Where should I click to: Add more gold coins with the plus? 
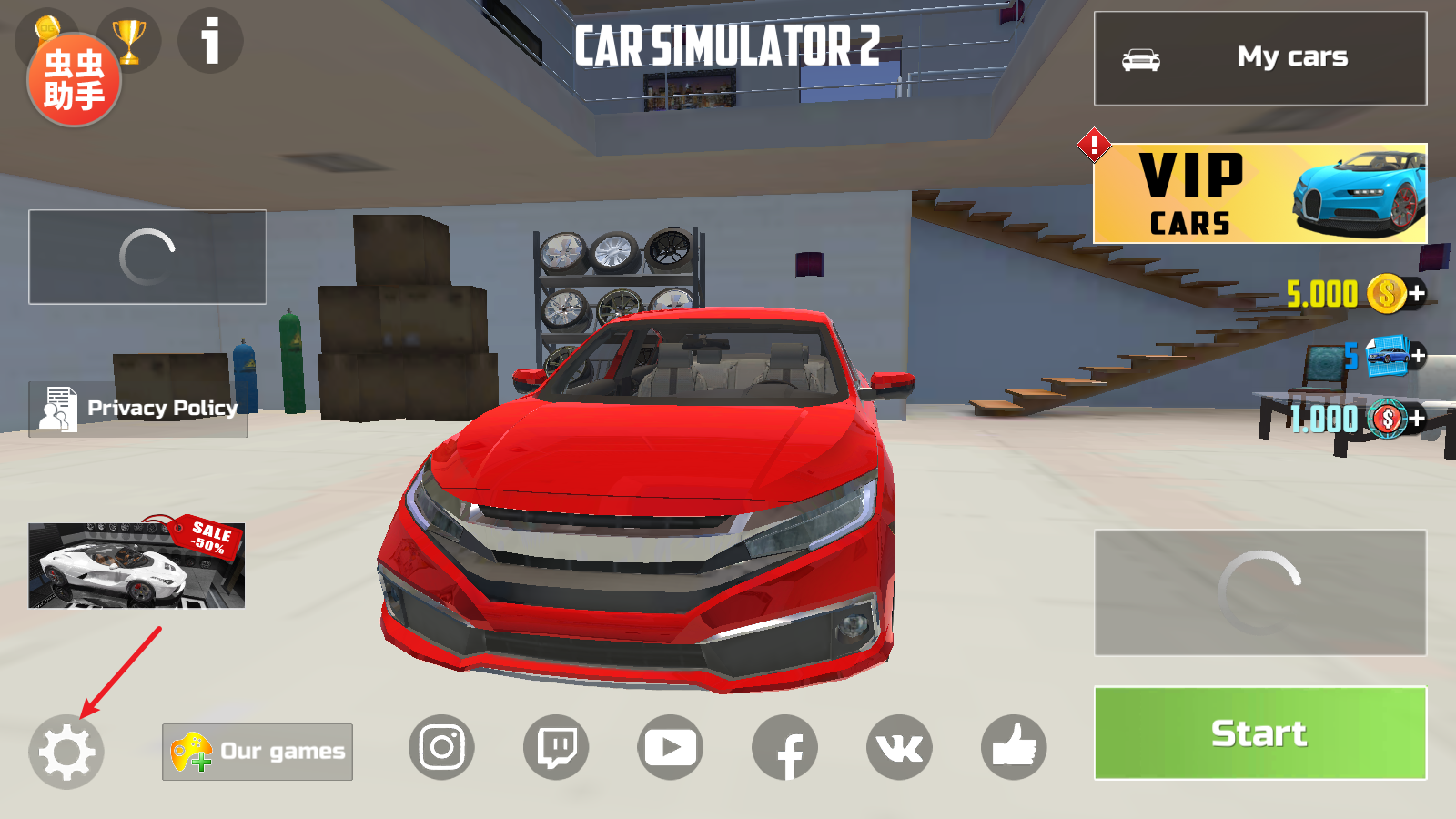click(1417, 293)
